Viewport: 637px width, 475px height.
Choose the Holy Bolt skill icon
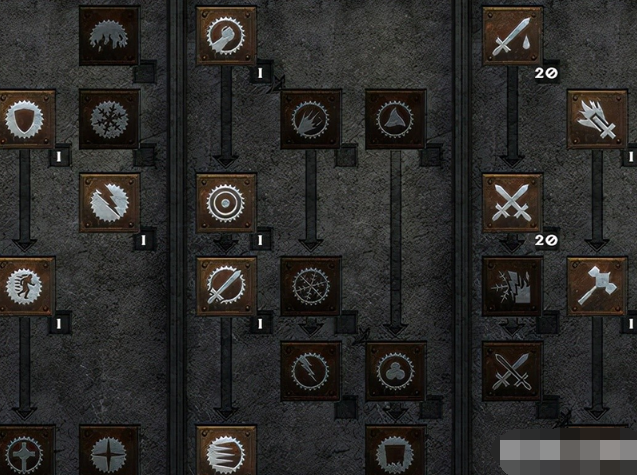point(597,119)
